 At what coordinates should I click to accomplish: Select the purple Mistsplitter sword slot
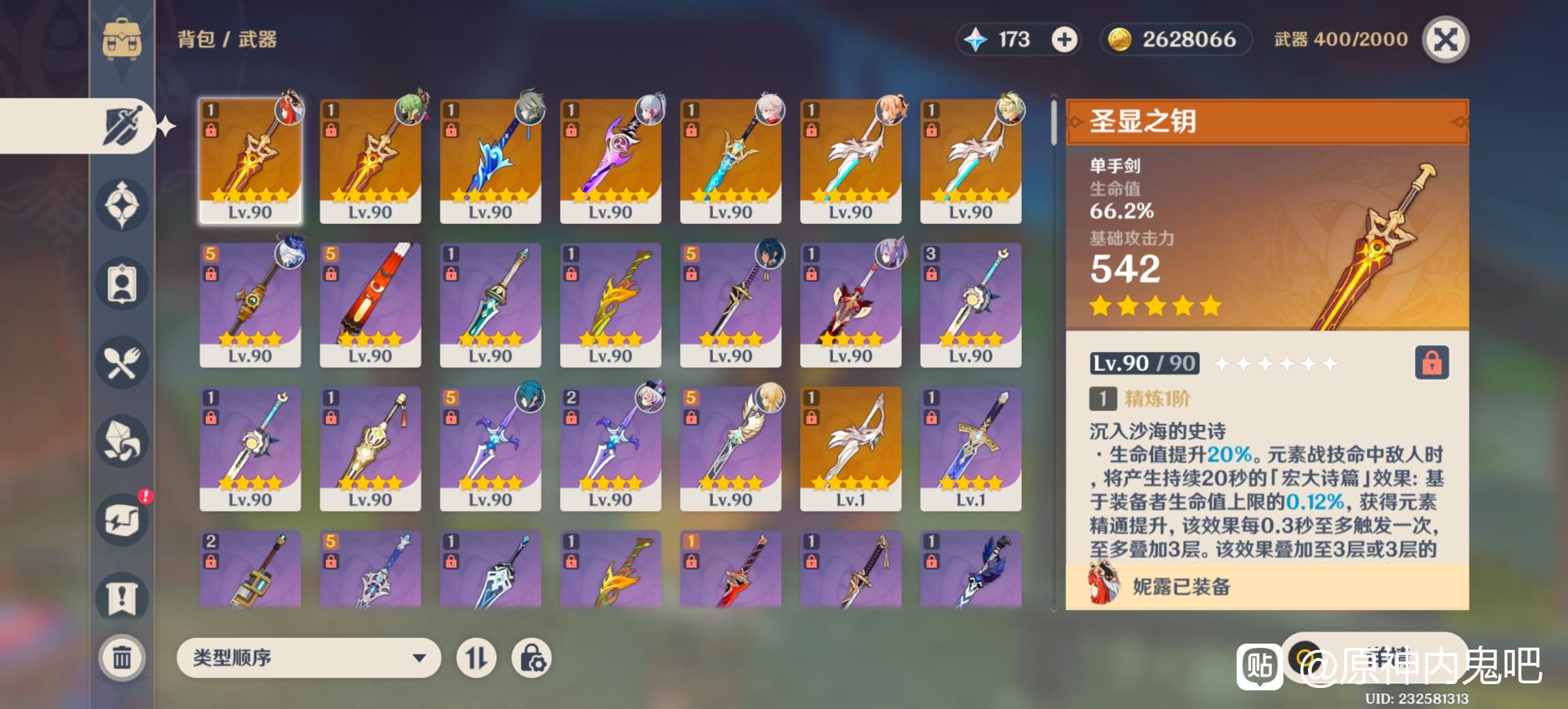point(610,161)
